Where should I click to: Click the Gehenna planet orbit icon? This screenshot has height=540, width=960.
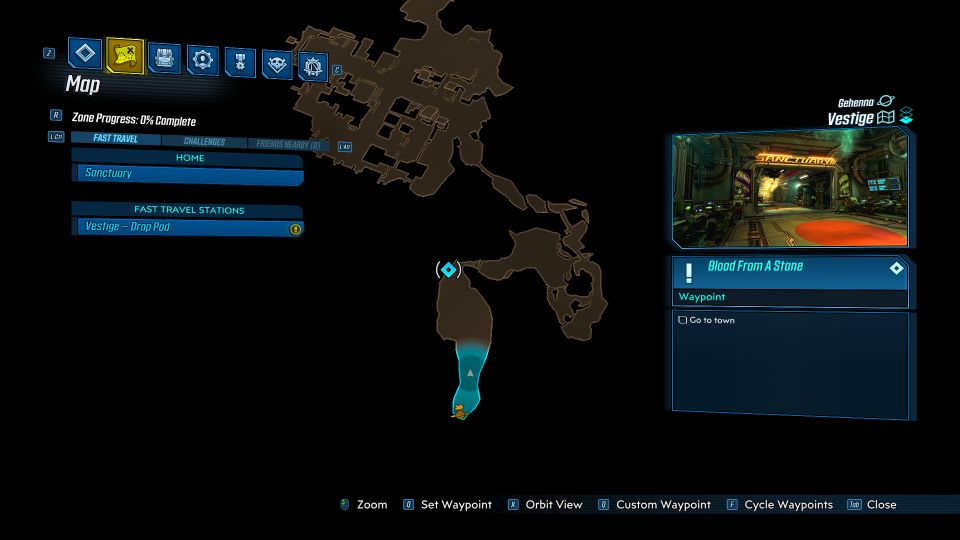click(886, 101)
